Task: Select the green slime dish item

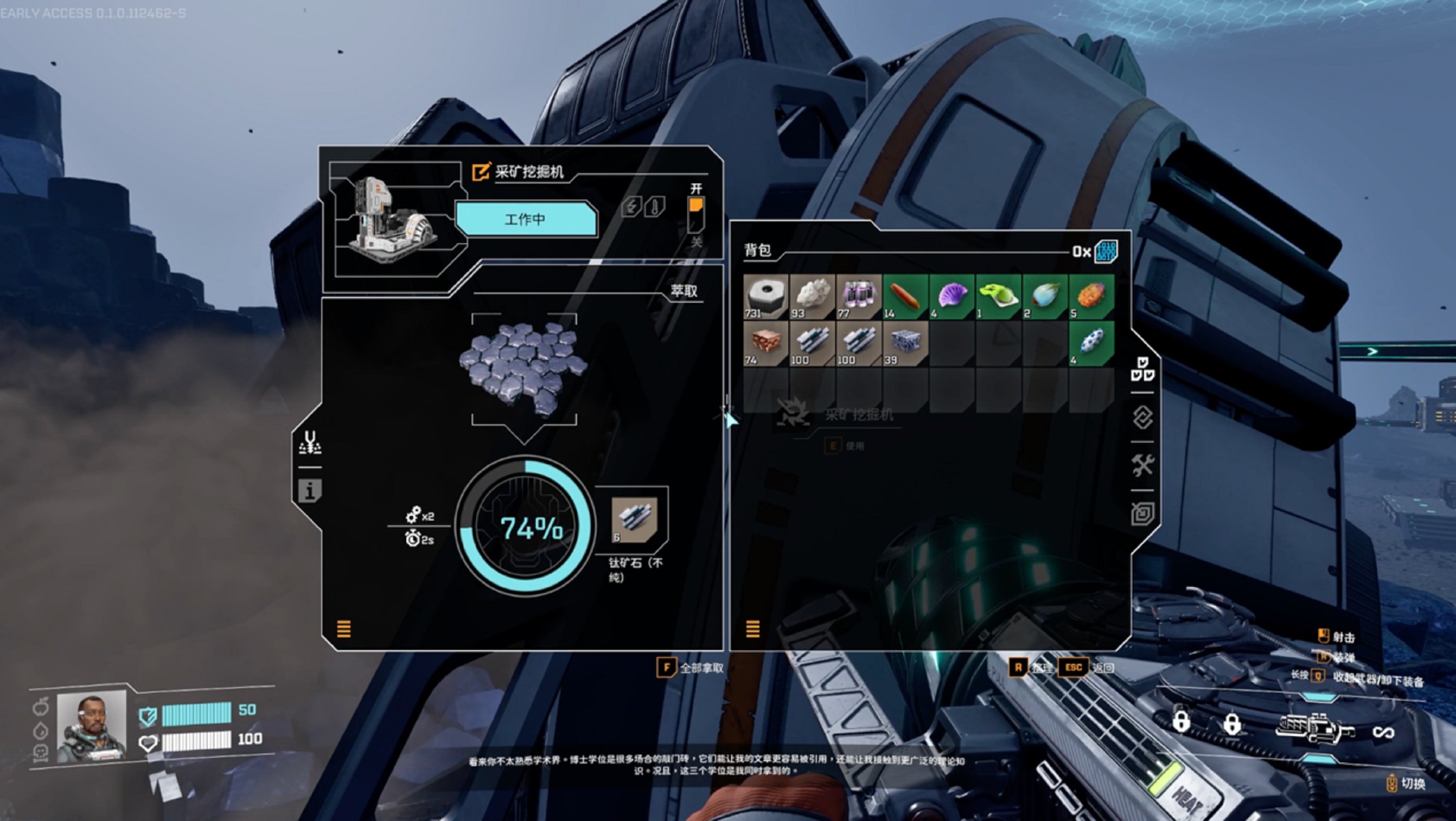Action: 998,296
